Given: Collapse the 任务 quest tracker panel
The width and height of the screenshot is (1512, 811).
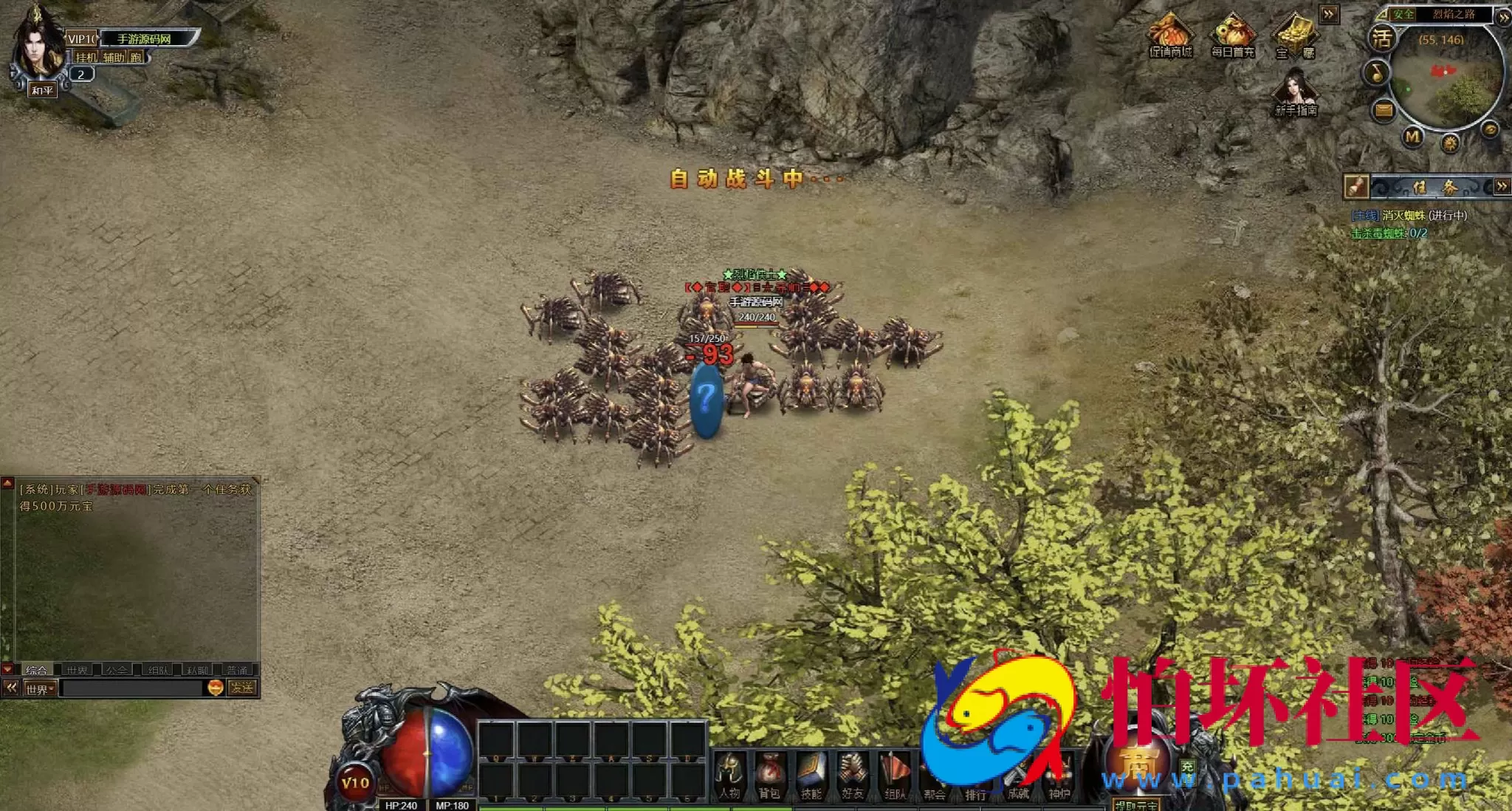Looking at the screenshot, I should coord(1501,186).
